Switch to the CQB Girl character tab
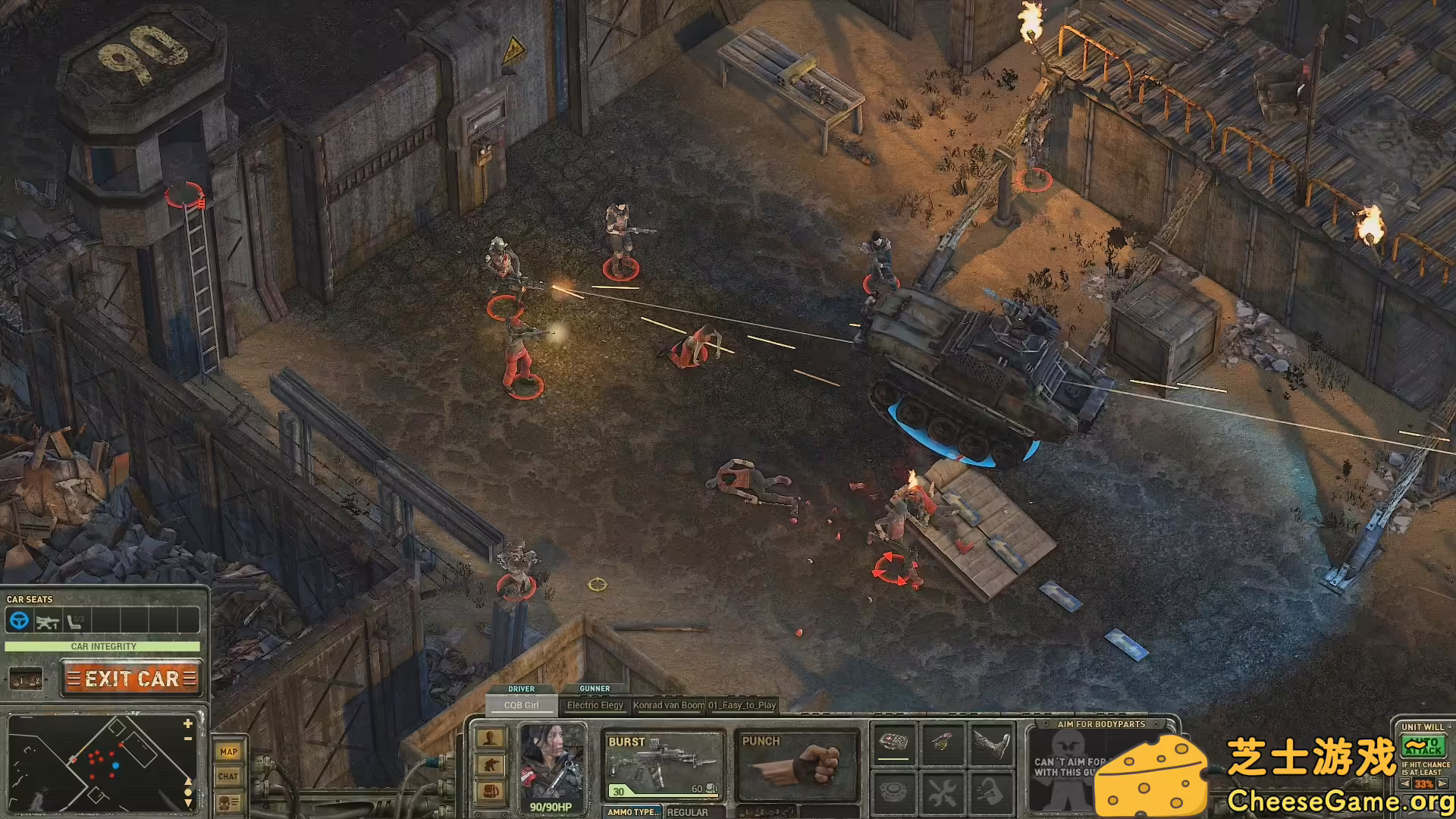The image size is (1456, 819). coord(521,705)
